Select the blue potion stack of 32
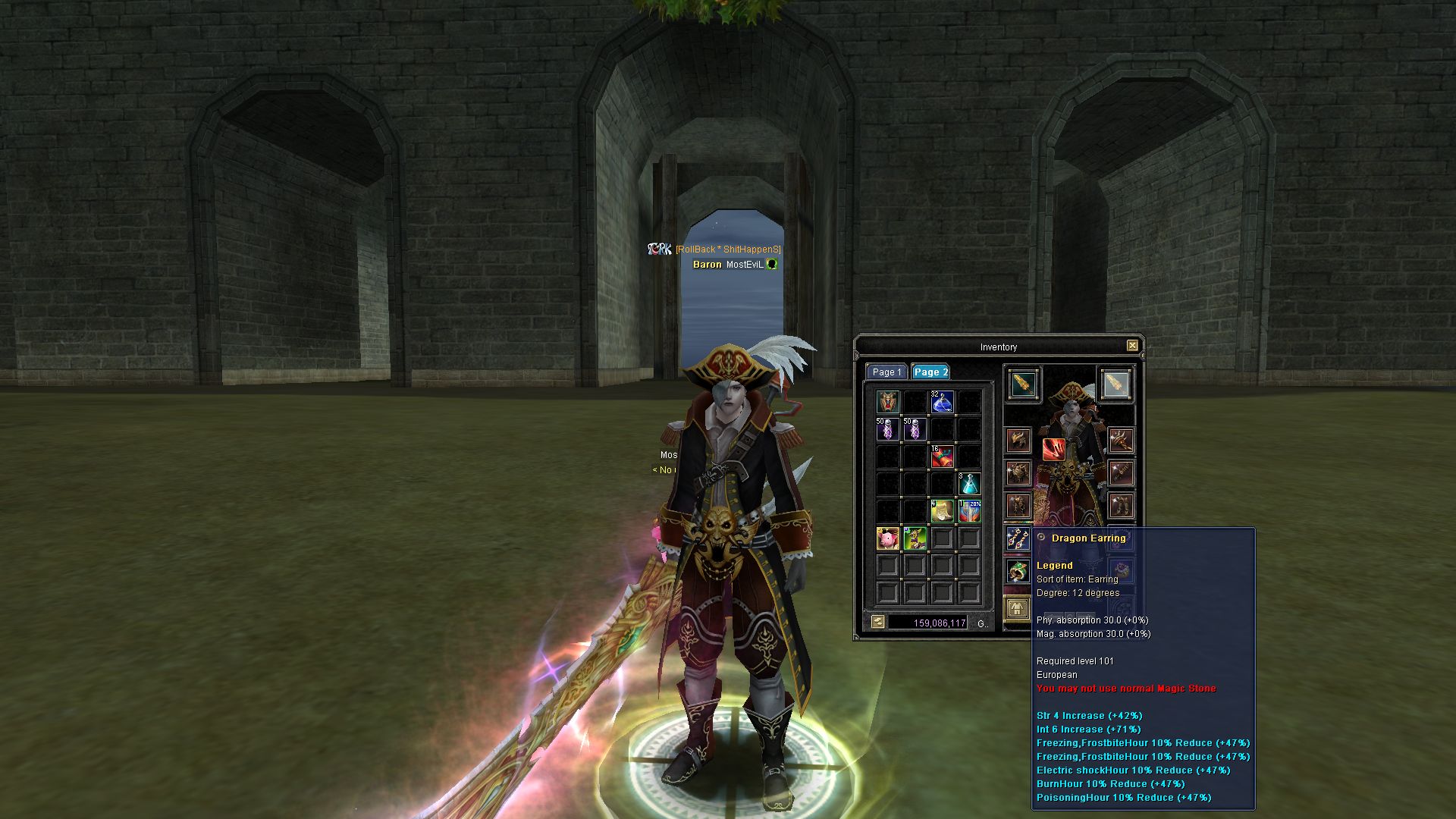 [x=942, y=402]
